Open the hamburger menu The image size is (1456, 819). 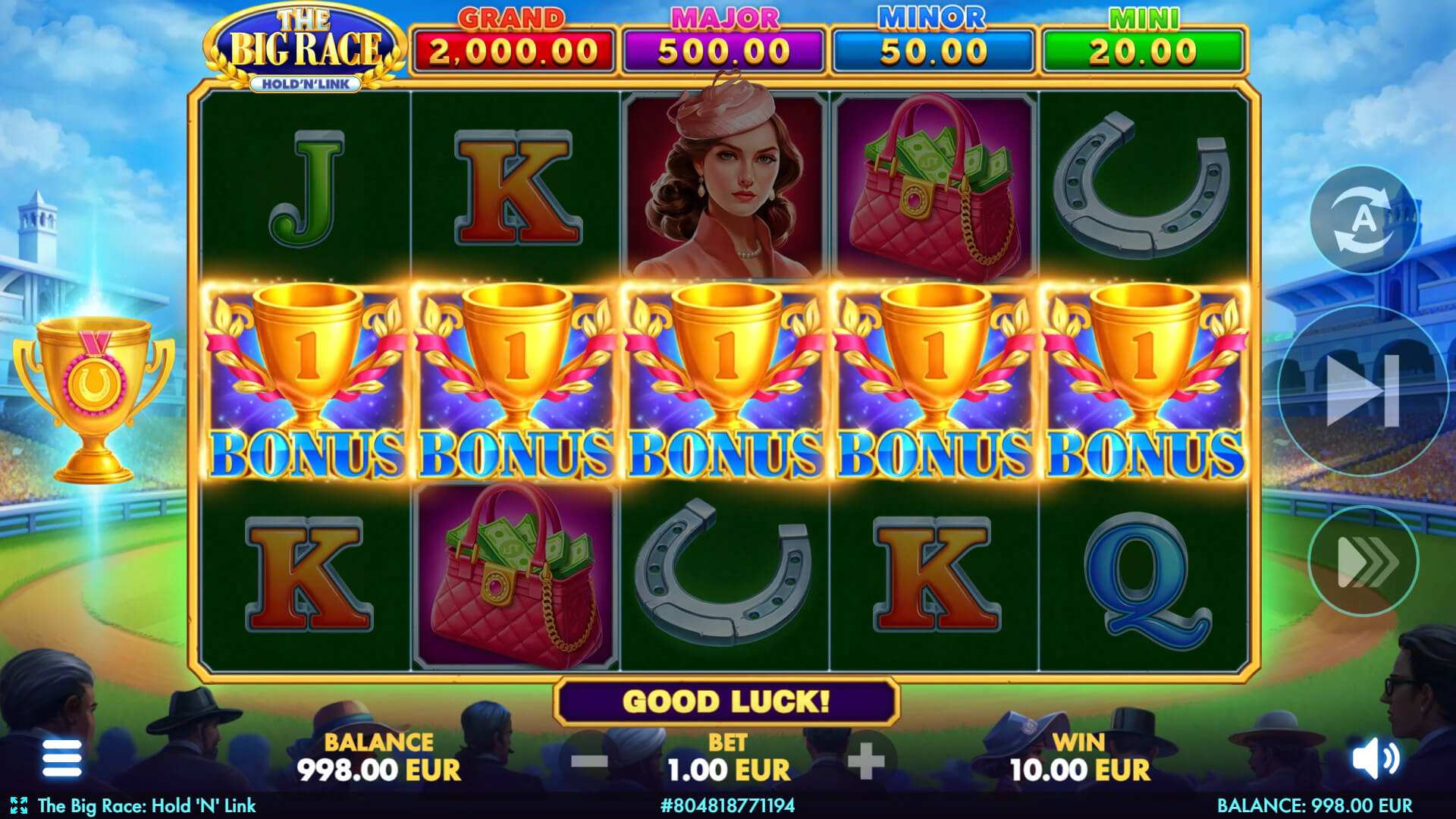pos(63,758)
